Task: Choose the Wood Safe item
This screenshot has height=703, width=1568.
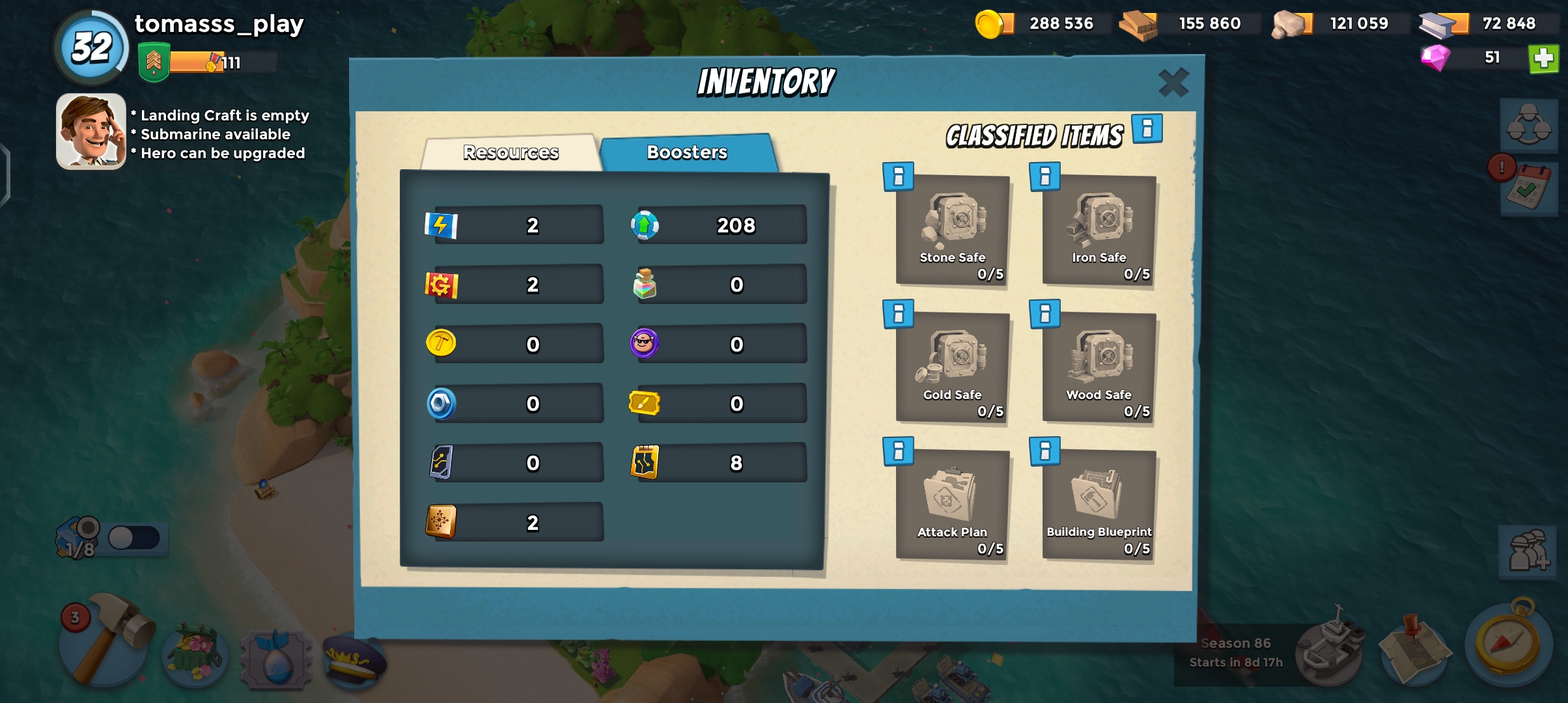Action: click(x=1099, y=368)
